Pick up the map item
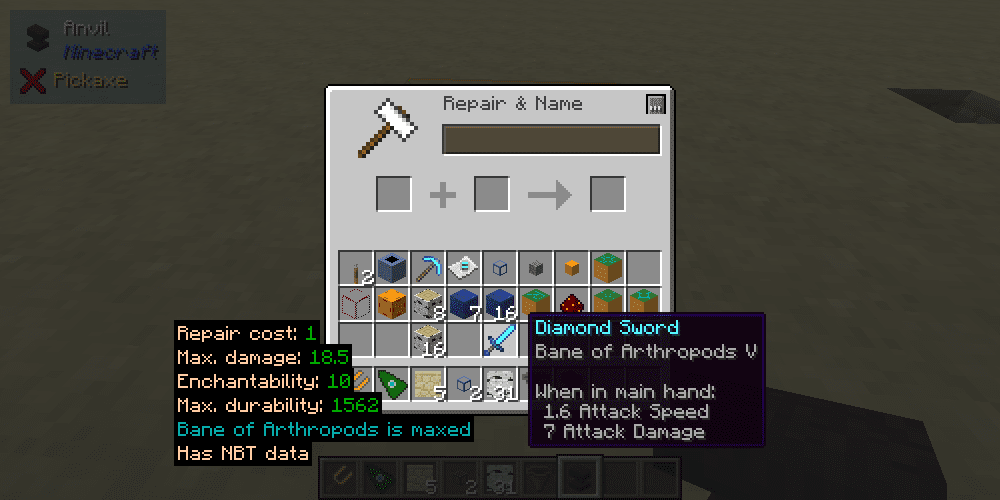Screen dimensions: 1000x500 point(463,268)
